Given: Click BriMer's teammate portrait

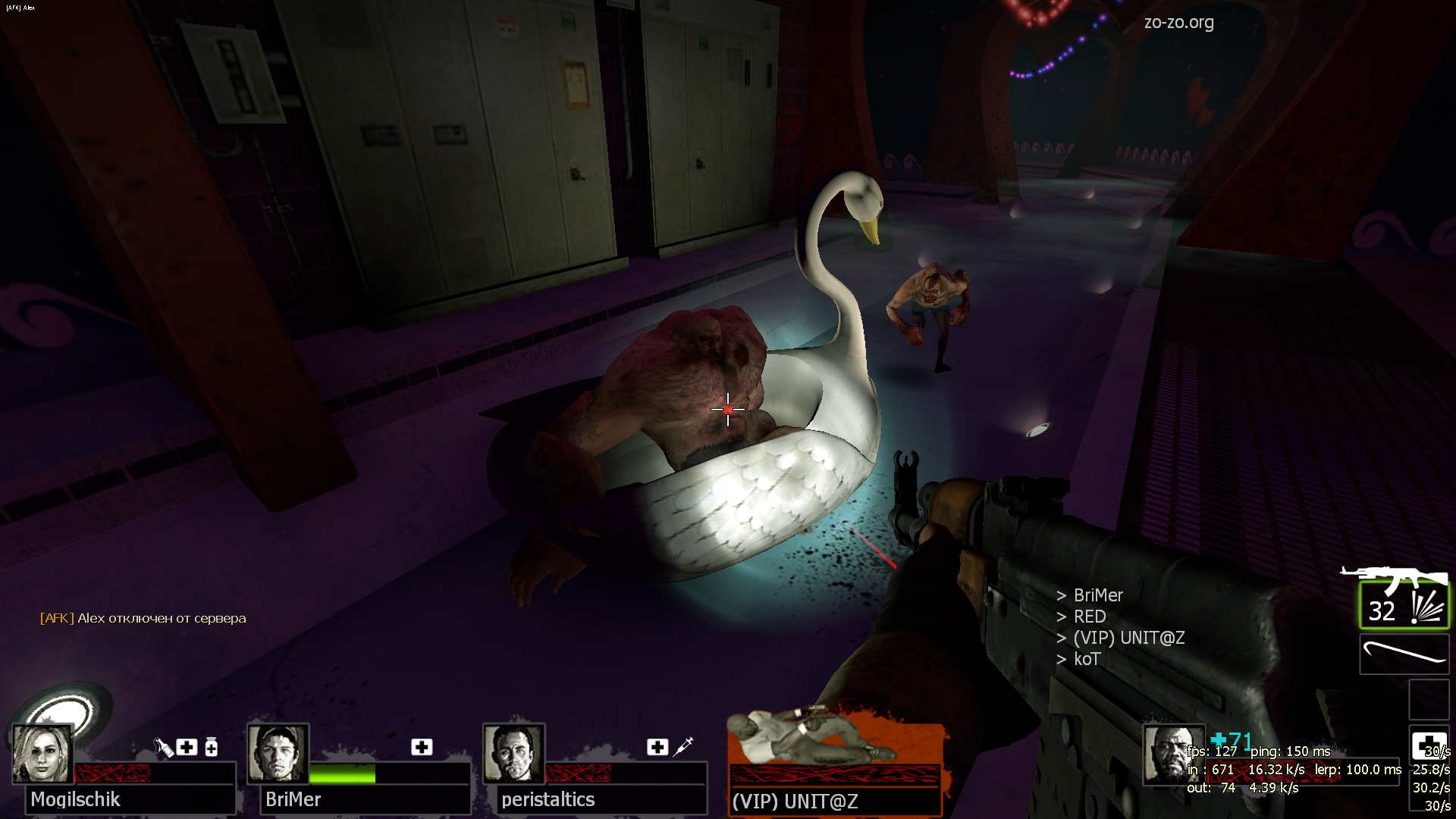Looking at the screenshot, I should coord(278,754).
